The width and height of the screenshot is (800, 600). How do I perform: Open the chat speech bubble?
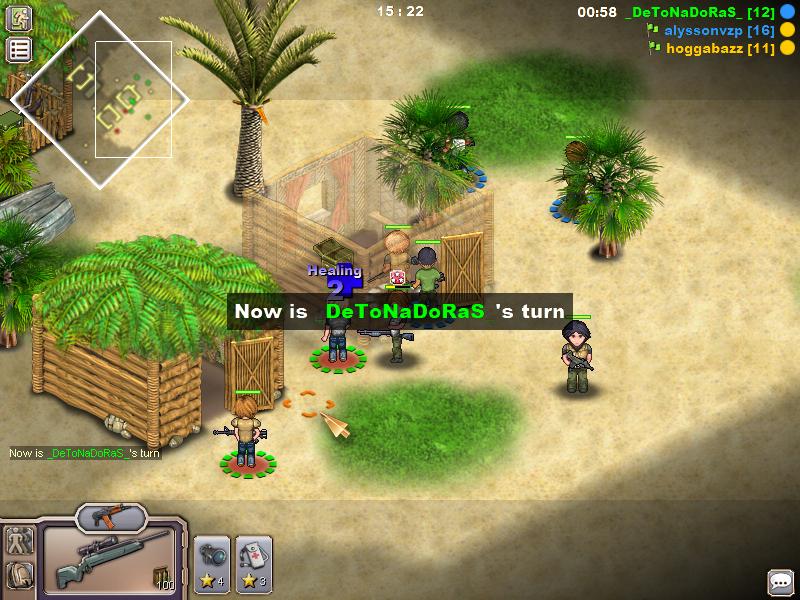pyautogui.click(x=780, y=581)
